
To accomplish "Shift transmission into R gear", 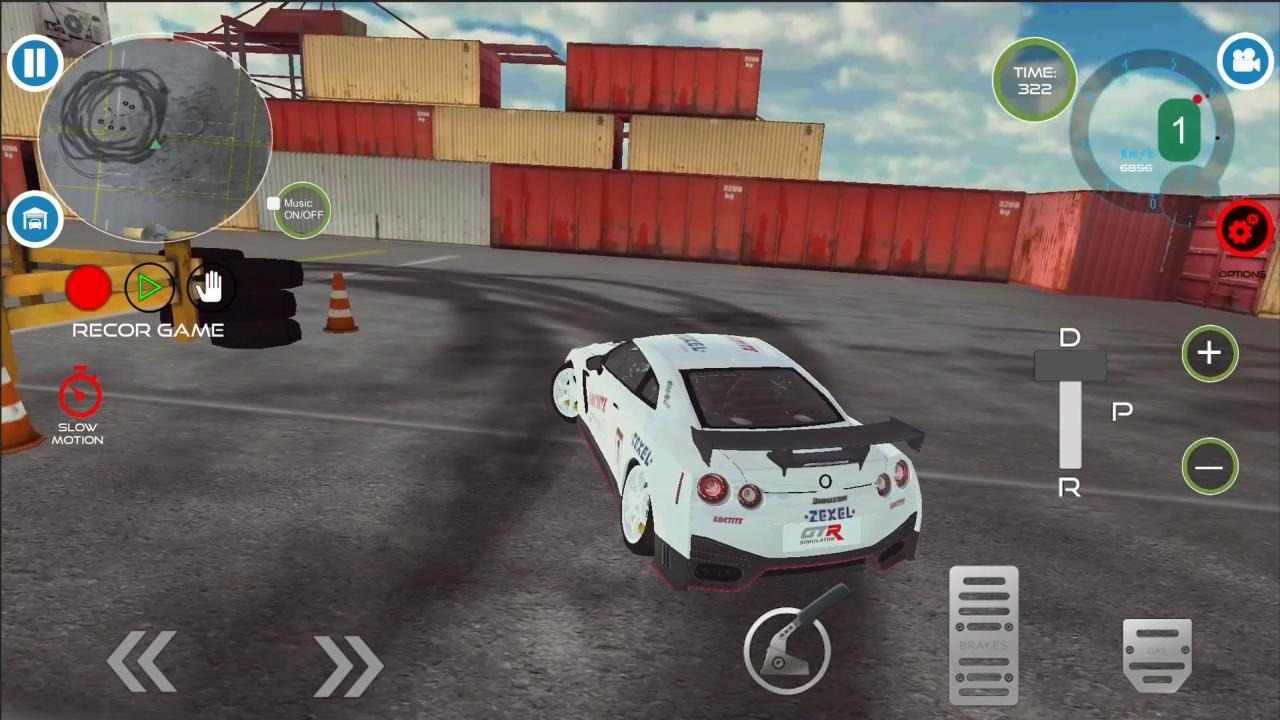I will tap(1071, 488).
